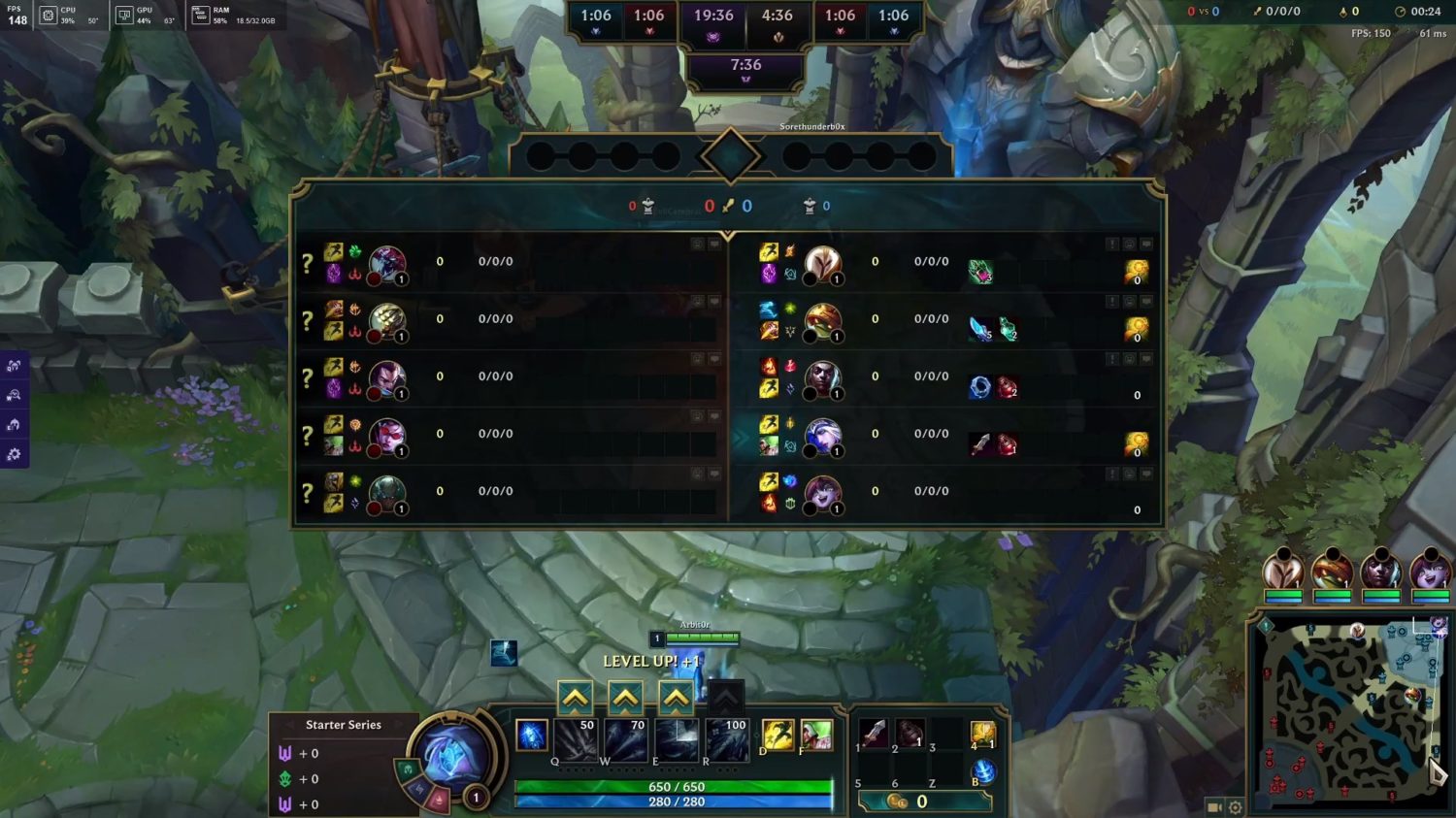Level up the W ability with the gold arrow
The width and height of the screenshot is (1456, 818).
[x=624, y=697]
